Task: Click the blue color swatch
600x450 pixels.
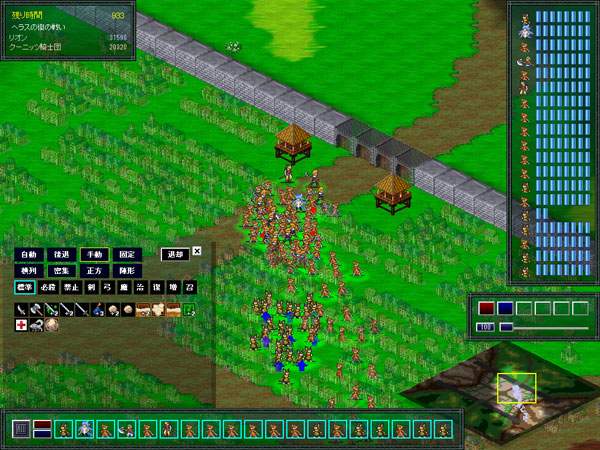Action: (505, 308)
